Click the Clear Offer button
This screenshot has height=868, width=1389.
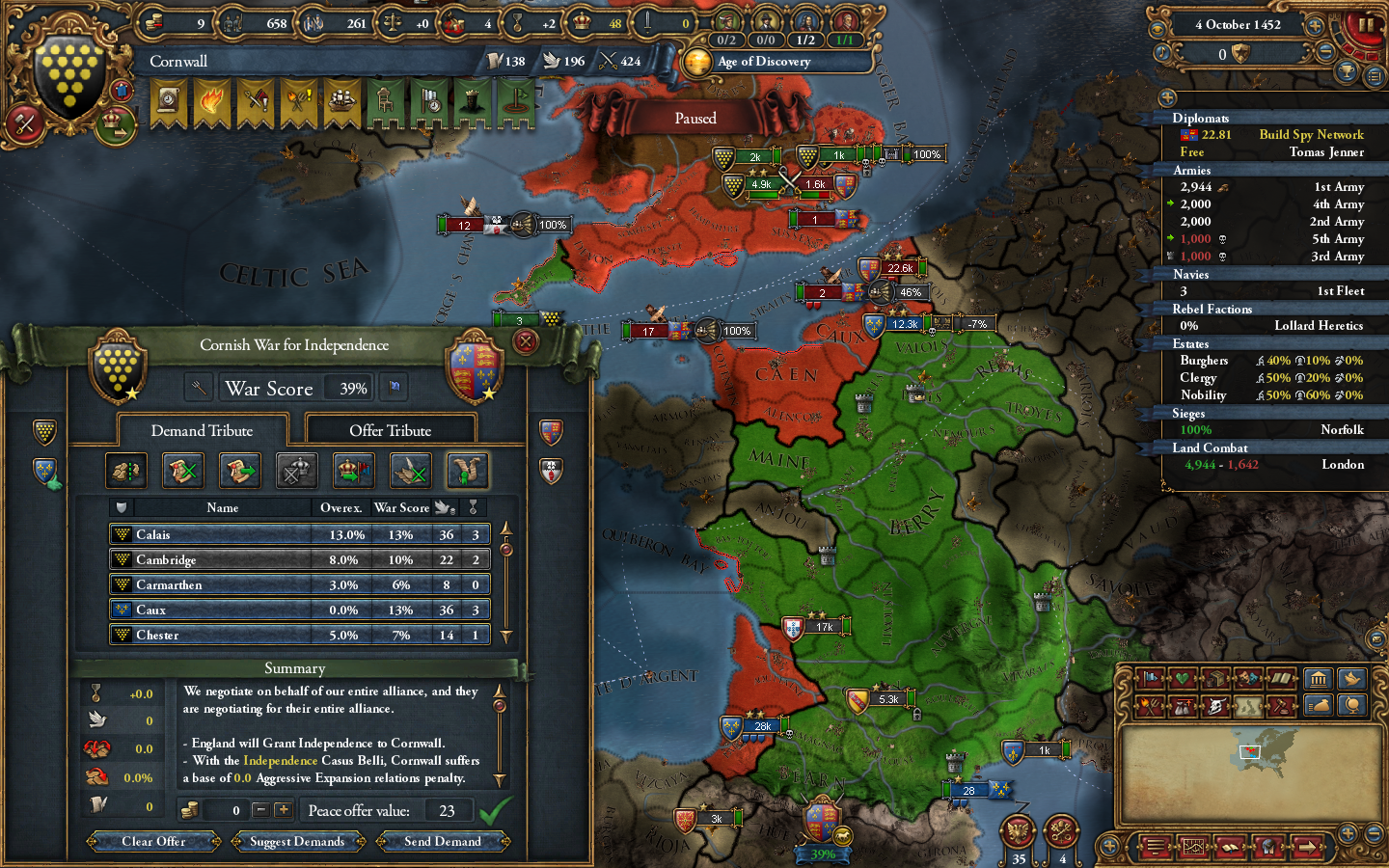click(x=152, y=841)
